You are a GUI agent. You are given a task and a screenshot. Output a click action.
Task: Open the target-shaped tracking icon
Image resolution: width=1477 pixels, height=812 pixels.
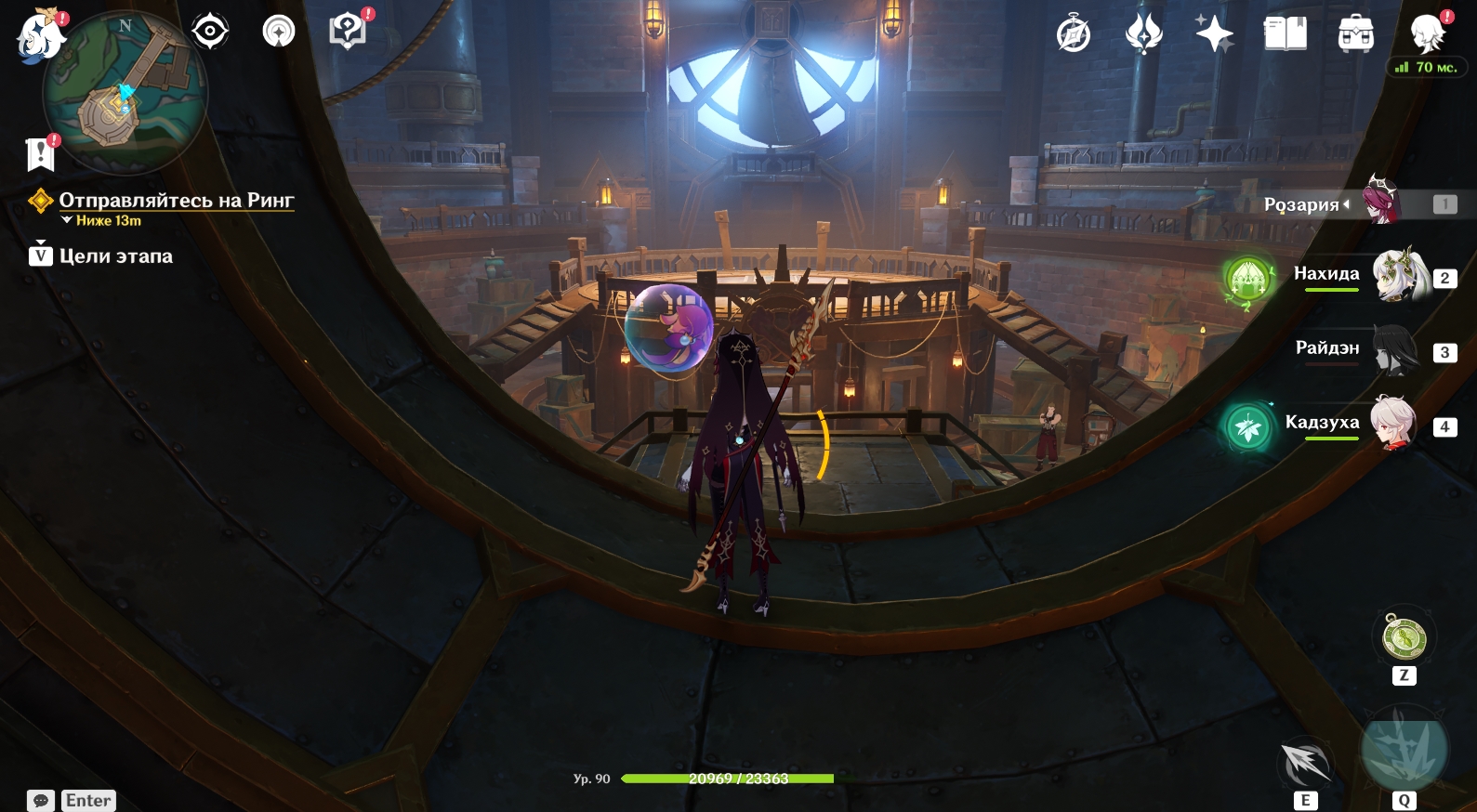pyautogui.click(x=210, y=33)
